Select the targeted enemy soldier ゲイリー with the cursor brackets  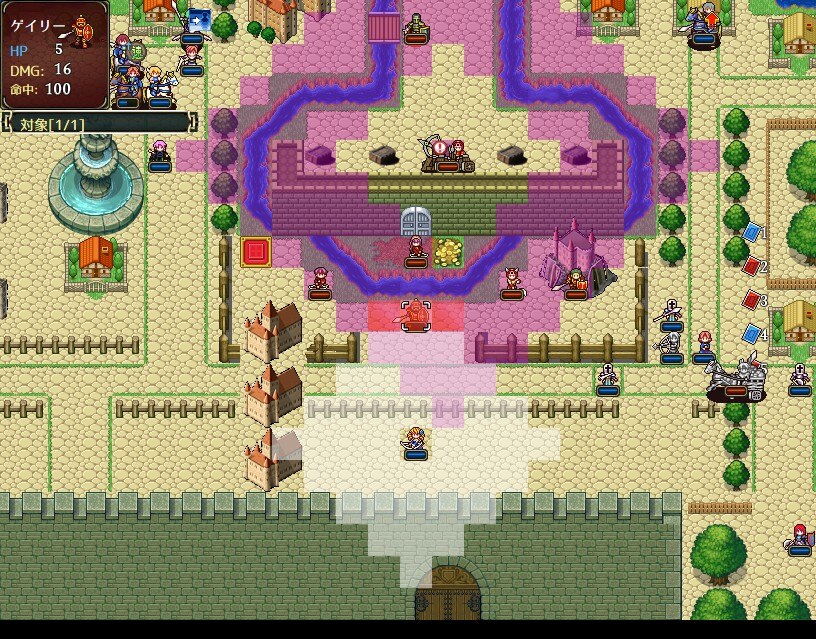coord(415,315)
